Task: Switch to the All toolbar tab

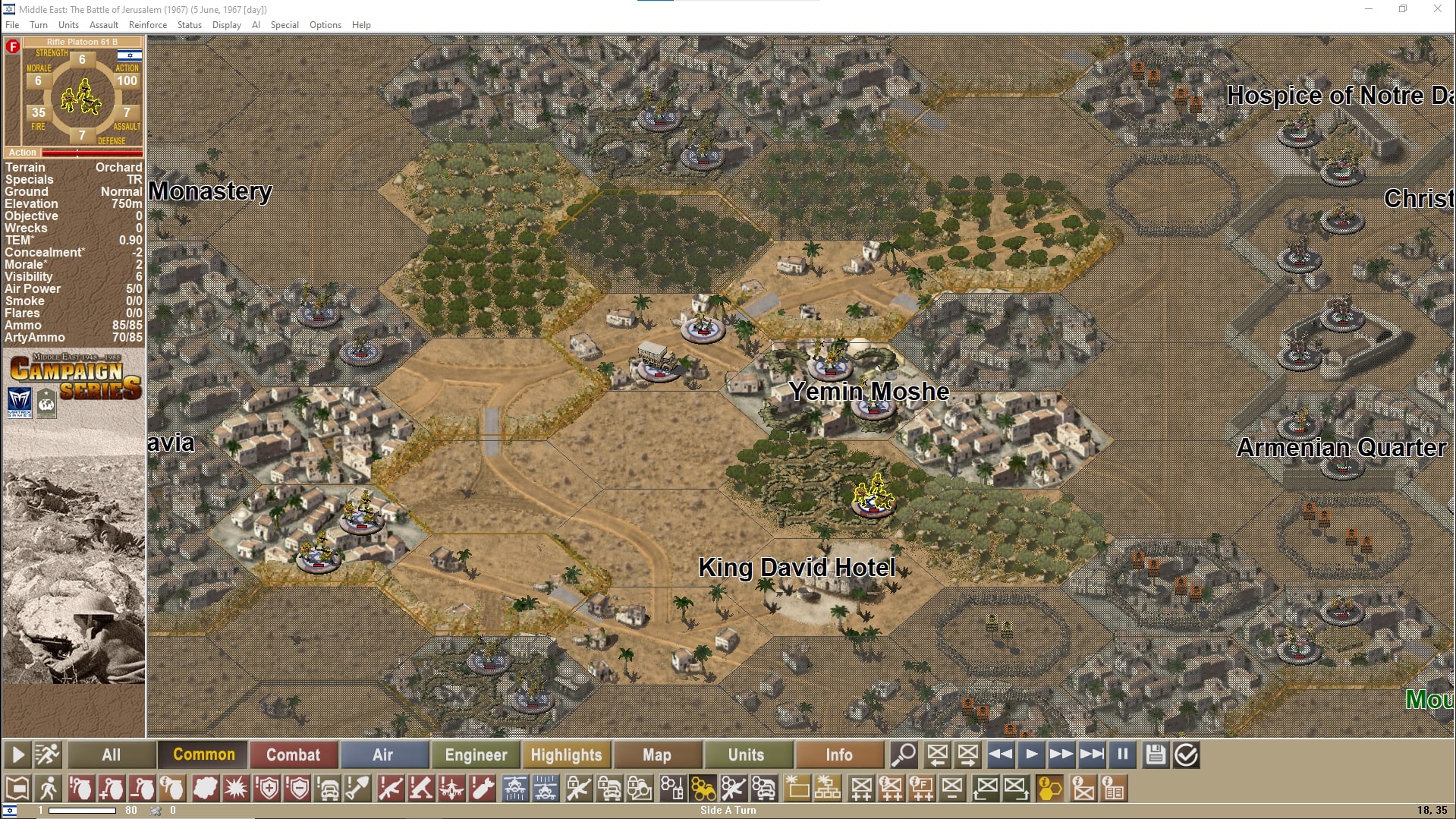Action: coord(112,754)
